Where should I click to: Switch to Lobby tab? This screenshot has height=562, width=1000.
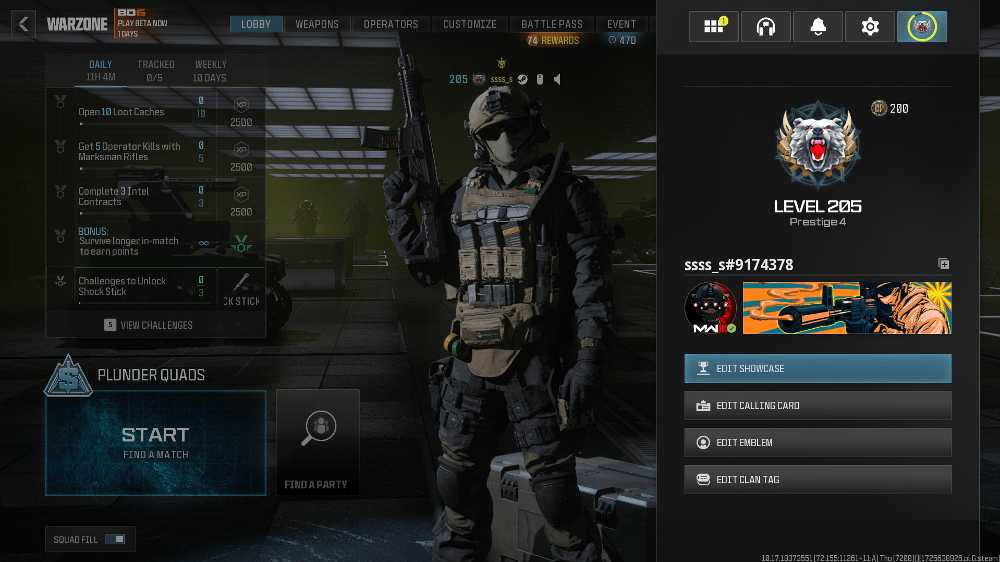tap(257, 24)
